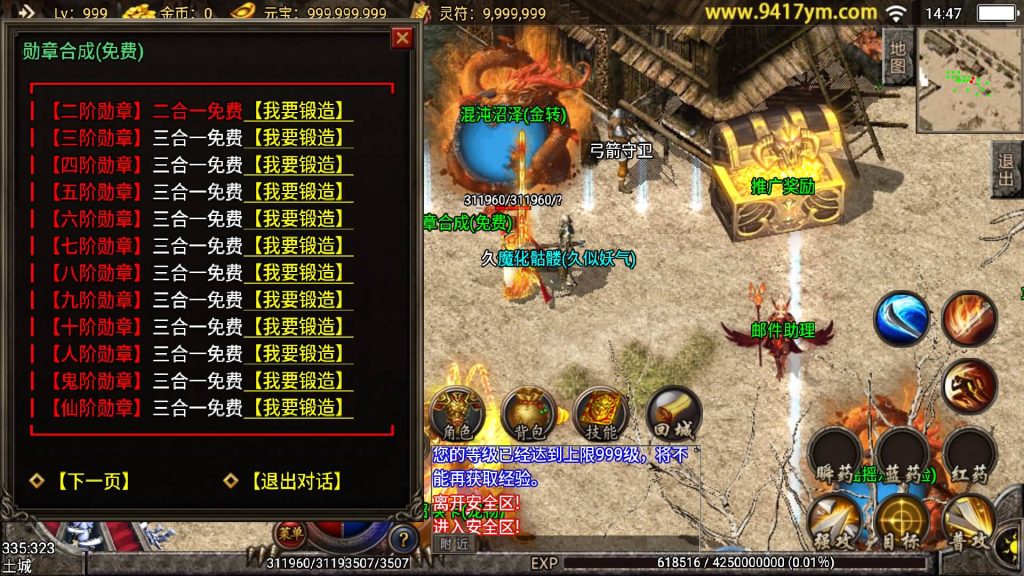The height and width of the screenshot is (576, 1024).
Task: Close the medal synthesis dialog
Action: click(402, 38)
